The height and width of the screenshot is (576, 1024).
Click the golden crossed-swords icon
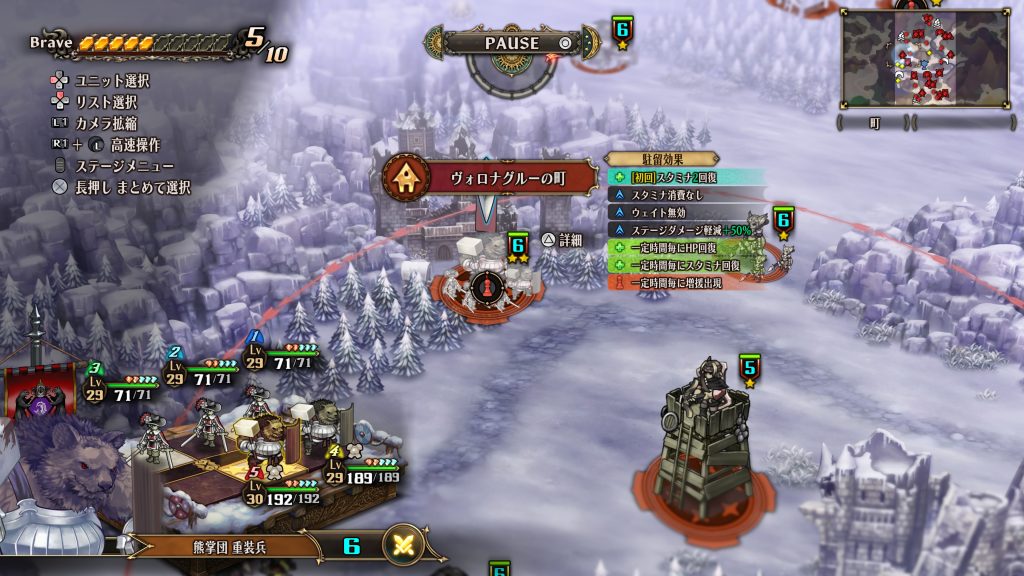[x=404, y=545]
